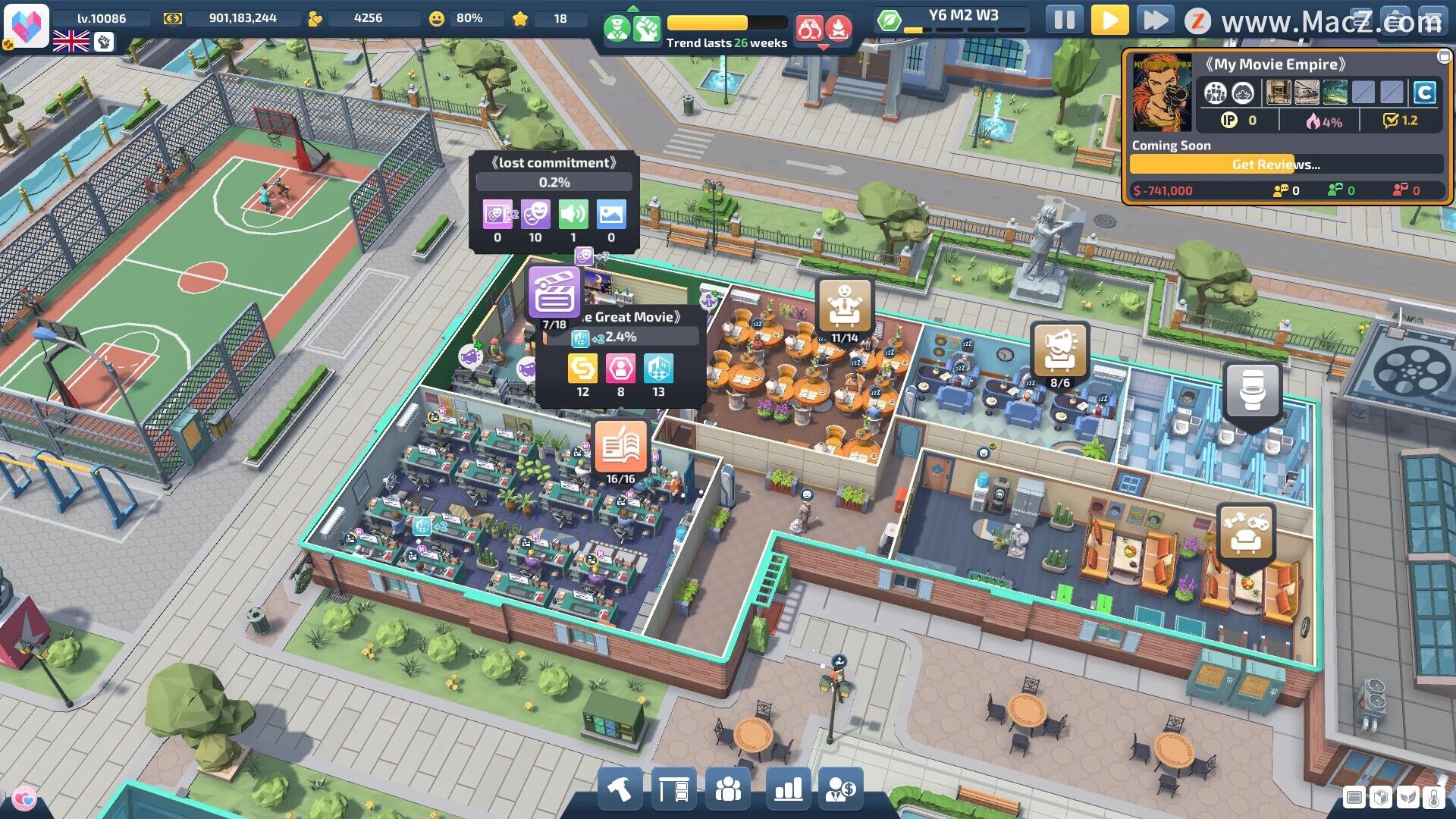The height and width of the screenshot is (819, 1456).
Task: Pause the game time
Action: [x=1064, y=20]
